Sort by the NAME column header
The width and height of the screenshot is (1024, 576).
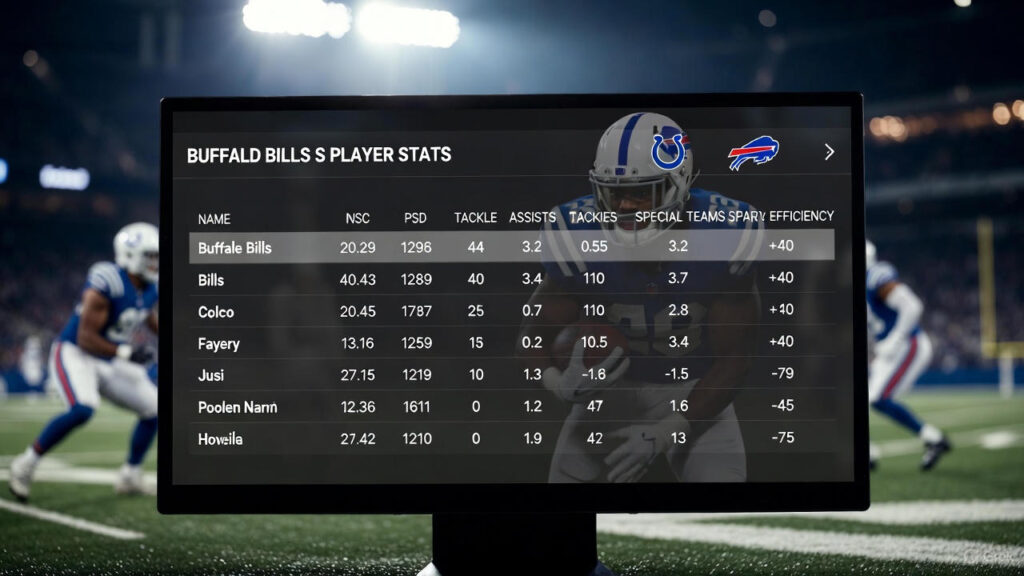(214, 218)
